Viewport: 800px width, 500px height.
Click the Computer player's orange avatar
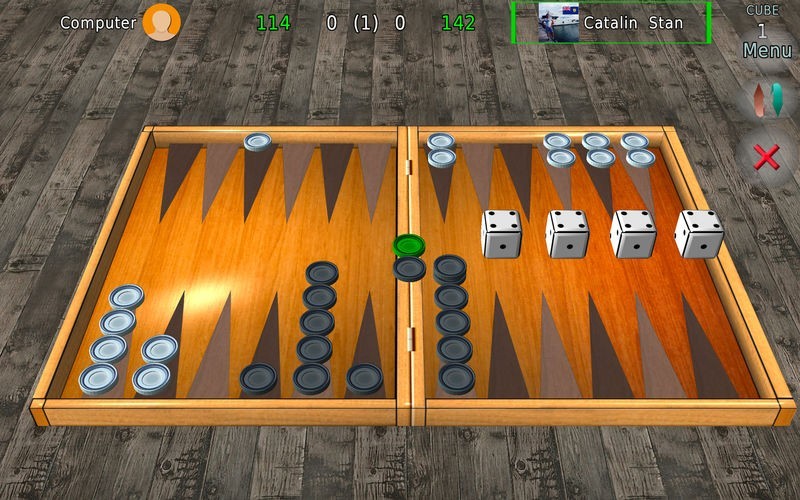coord(161,22)
